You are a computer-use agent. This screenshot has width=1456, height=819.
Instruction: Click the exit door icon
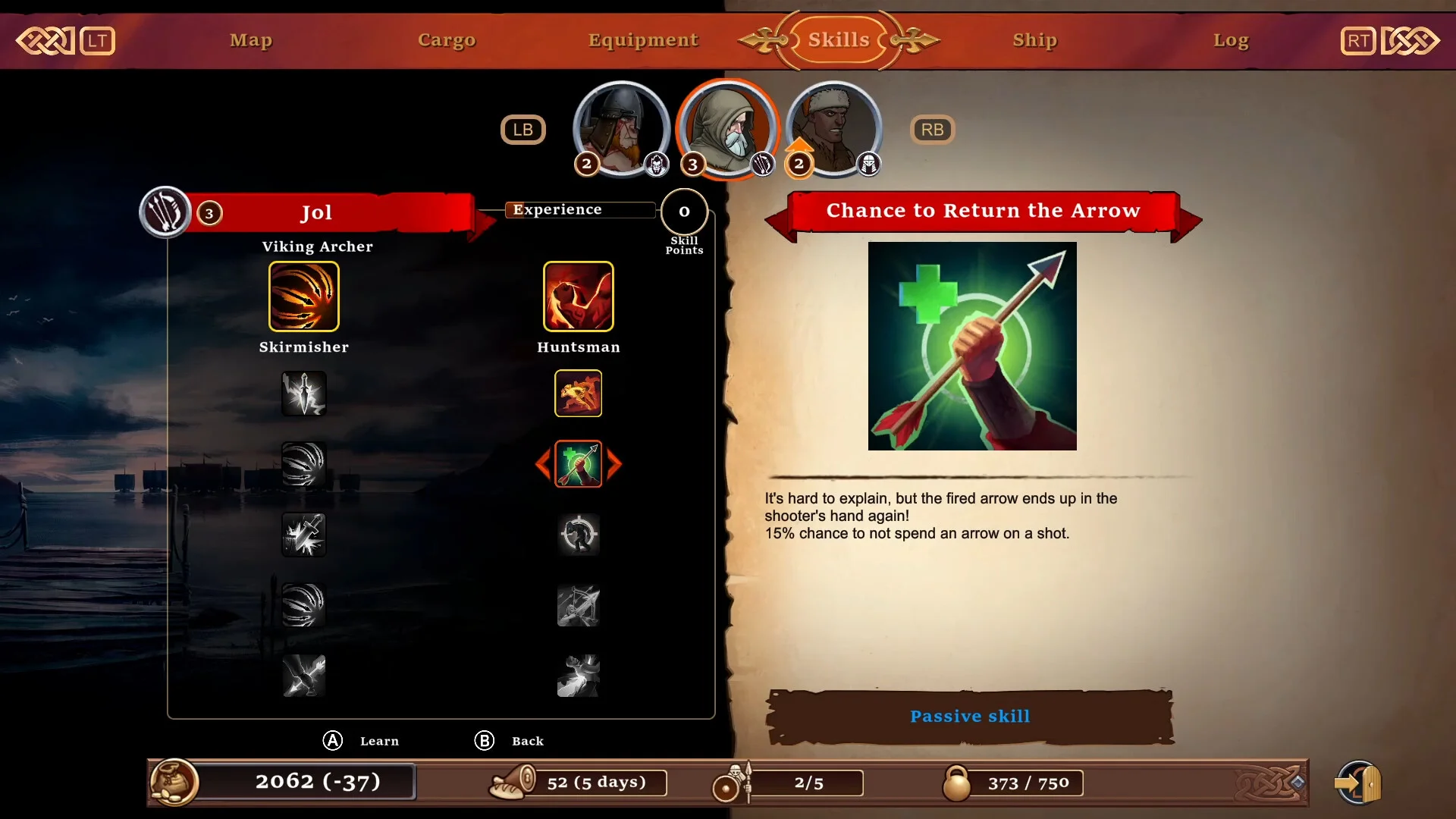1359,783
